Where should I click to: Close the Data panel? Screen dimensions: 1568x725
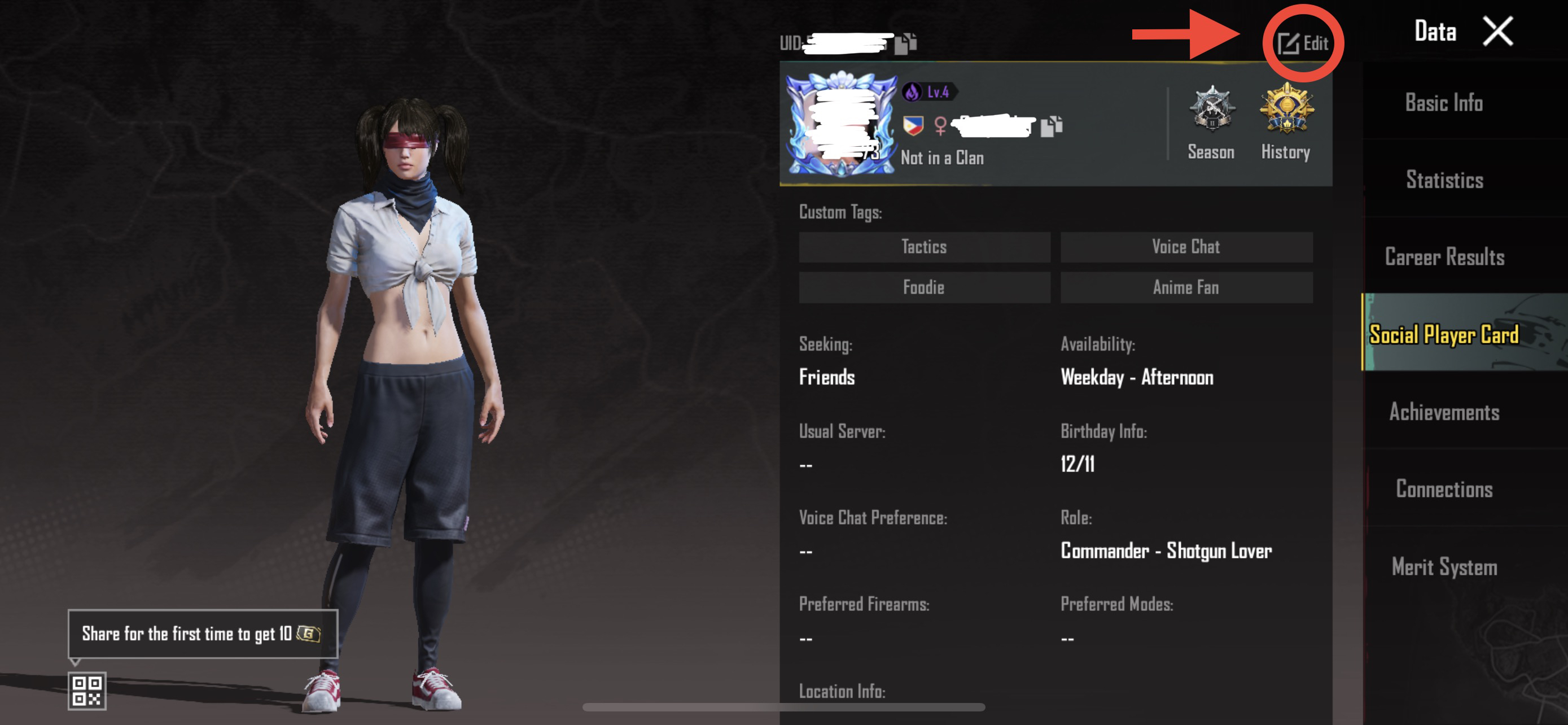[x=1497, y=31]
